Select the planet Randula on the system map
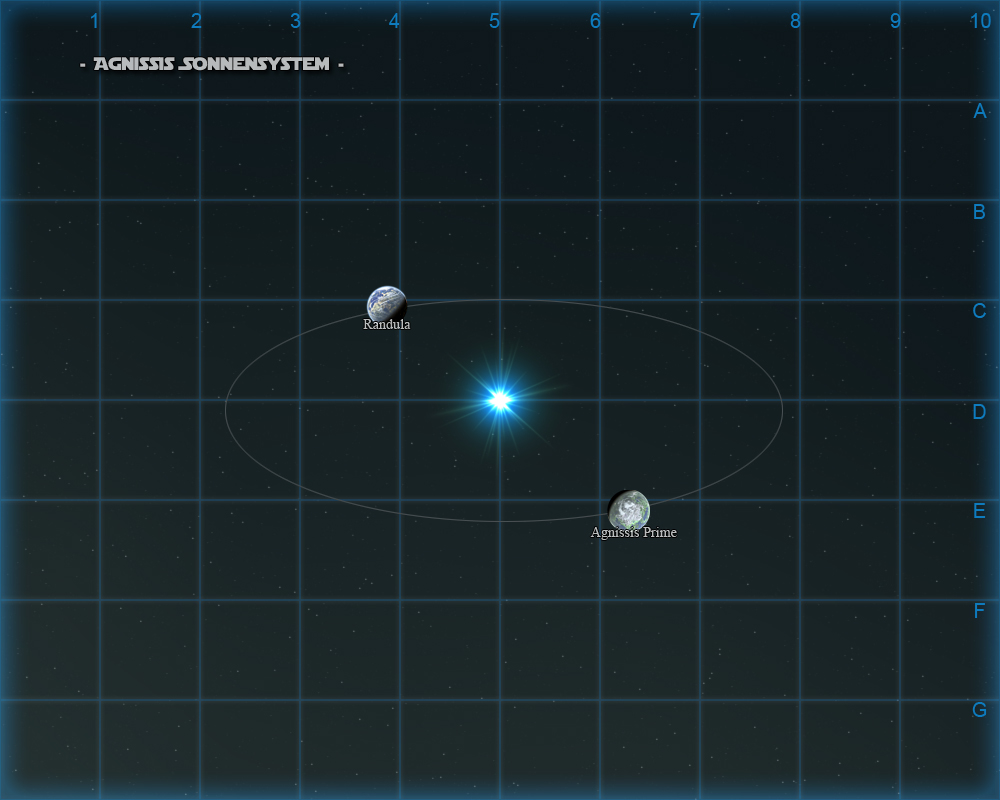This screenshot has width=1000, height=800. point(386,304)
